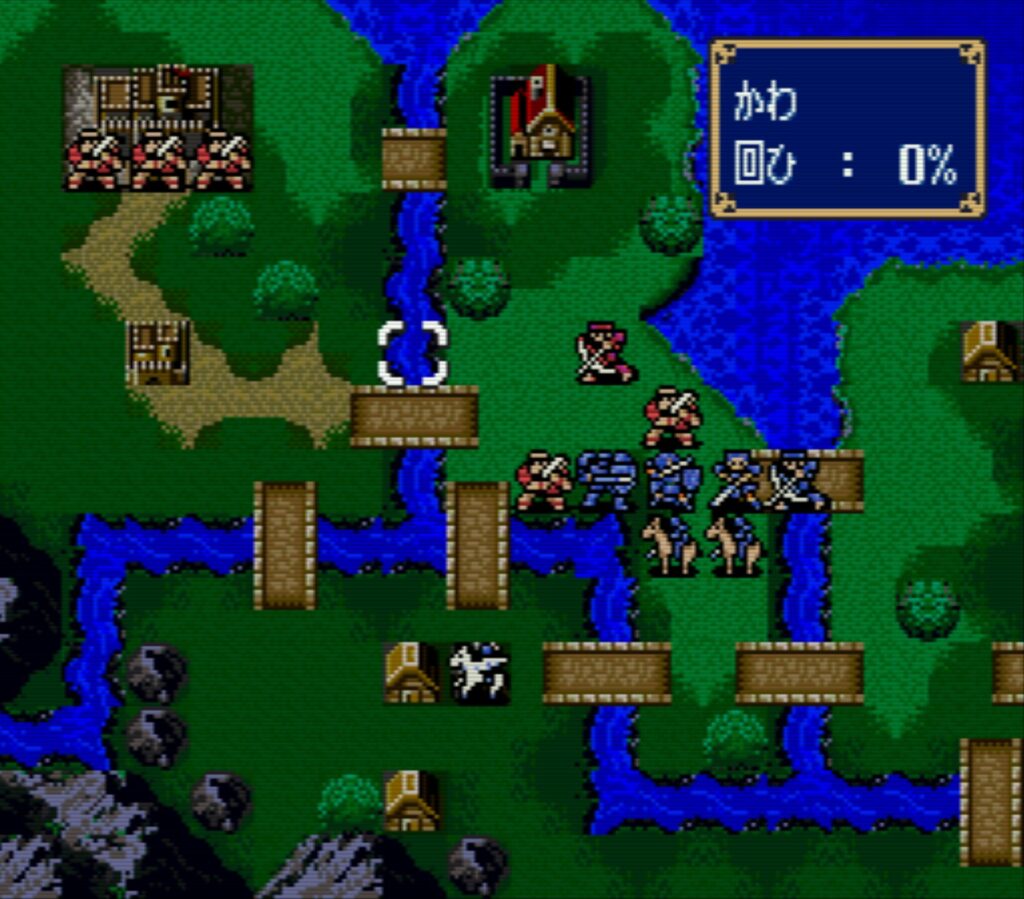Image resolution: width=1024 pixels, height=899 pixels.
Task: Click the white map cursor brackets
Action: tap(412, 353)
